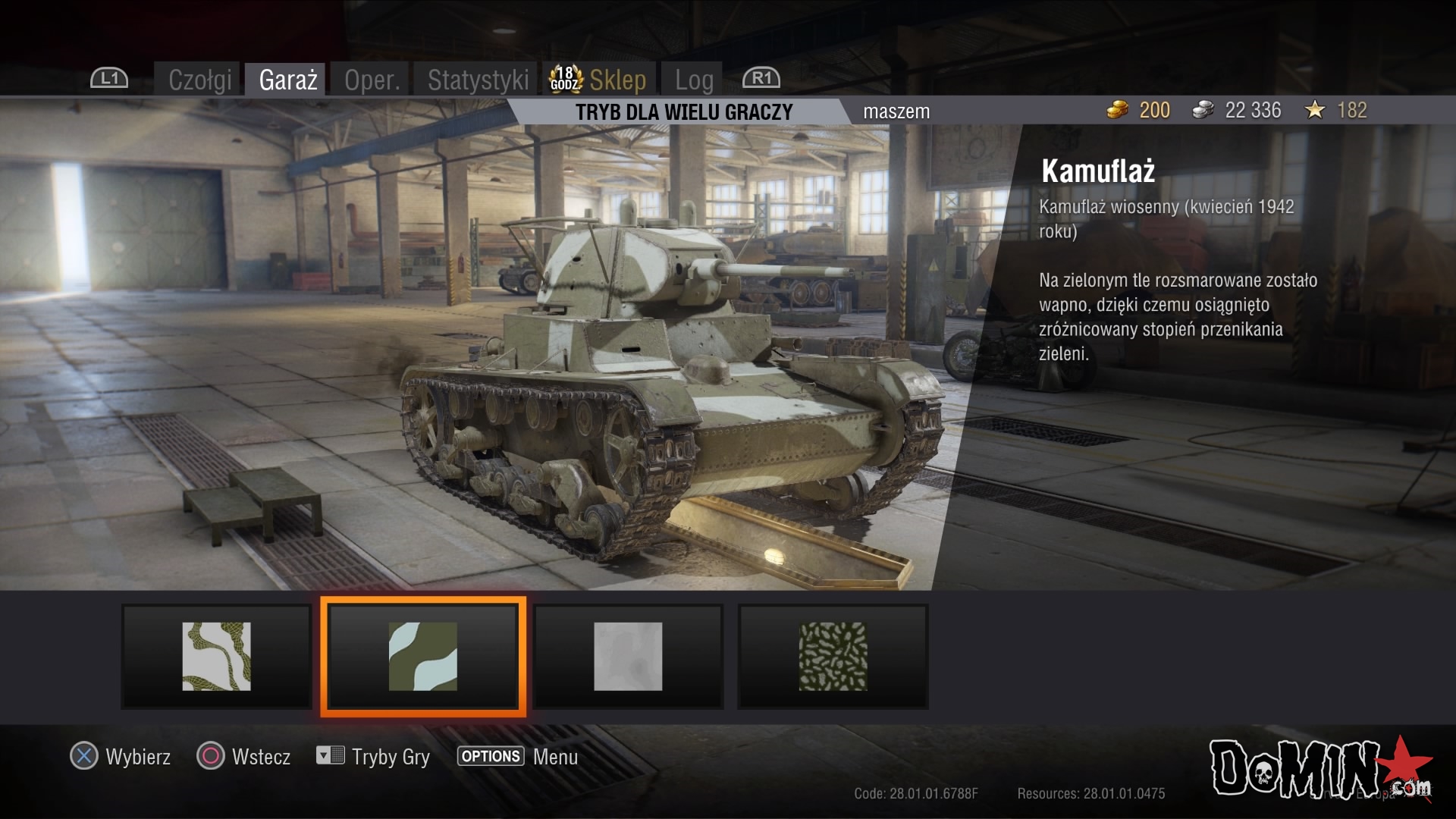Viewport: 1456px width, 819px height.
Task: Select the Garaż tab
Action: pyautogui.click(x=287, y=80)
